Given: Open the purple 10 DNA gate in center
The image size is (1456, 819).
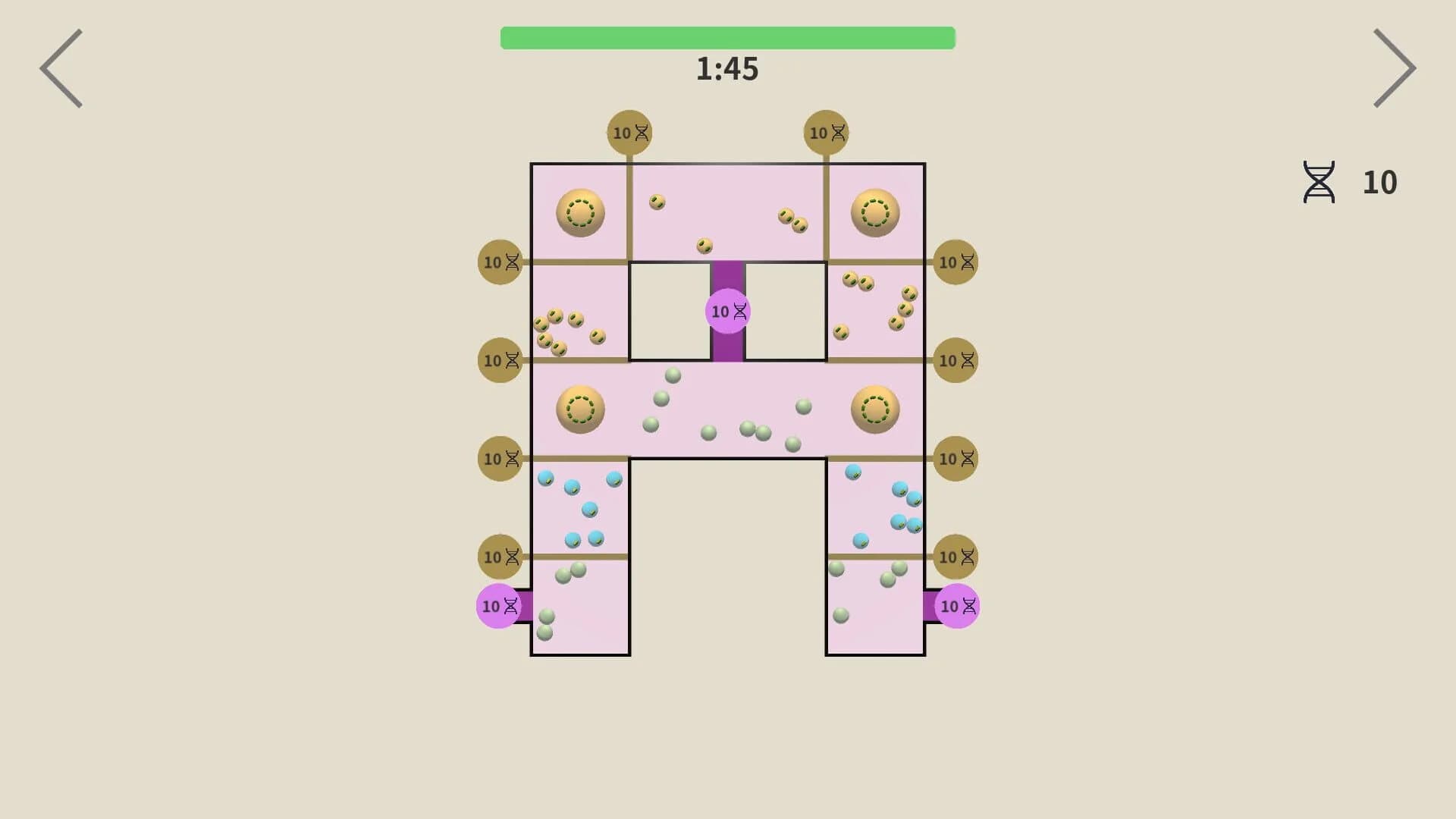Looking at the screenshot, I should click(727, 311).
